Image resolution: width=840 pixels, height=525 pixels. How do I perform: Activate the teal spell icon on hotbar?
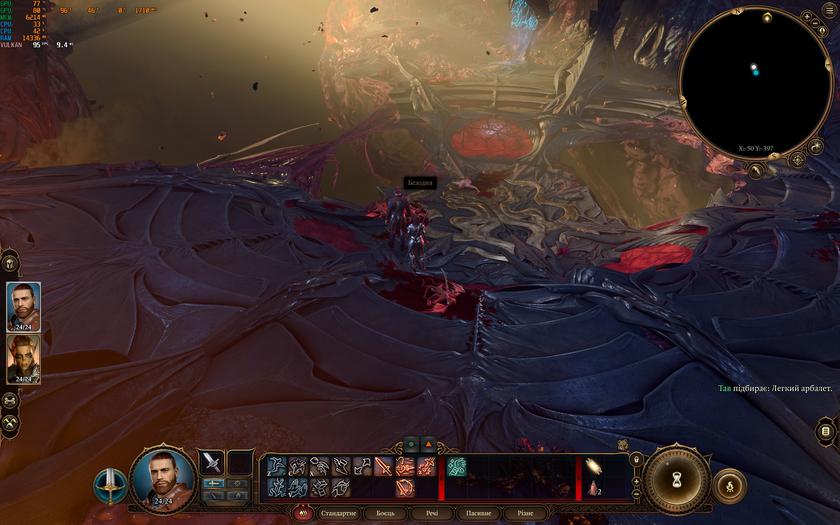(457, 466)
